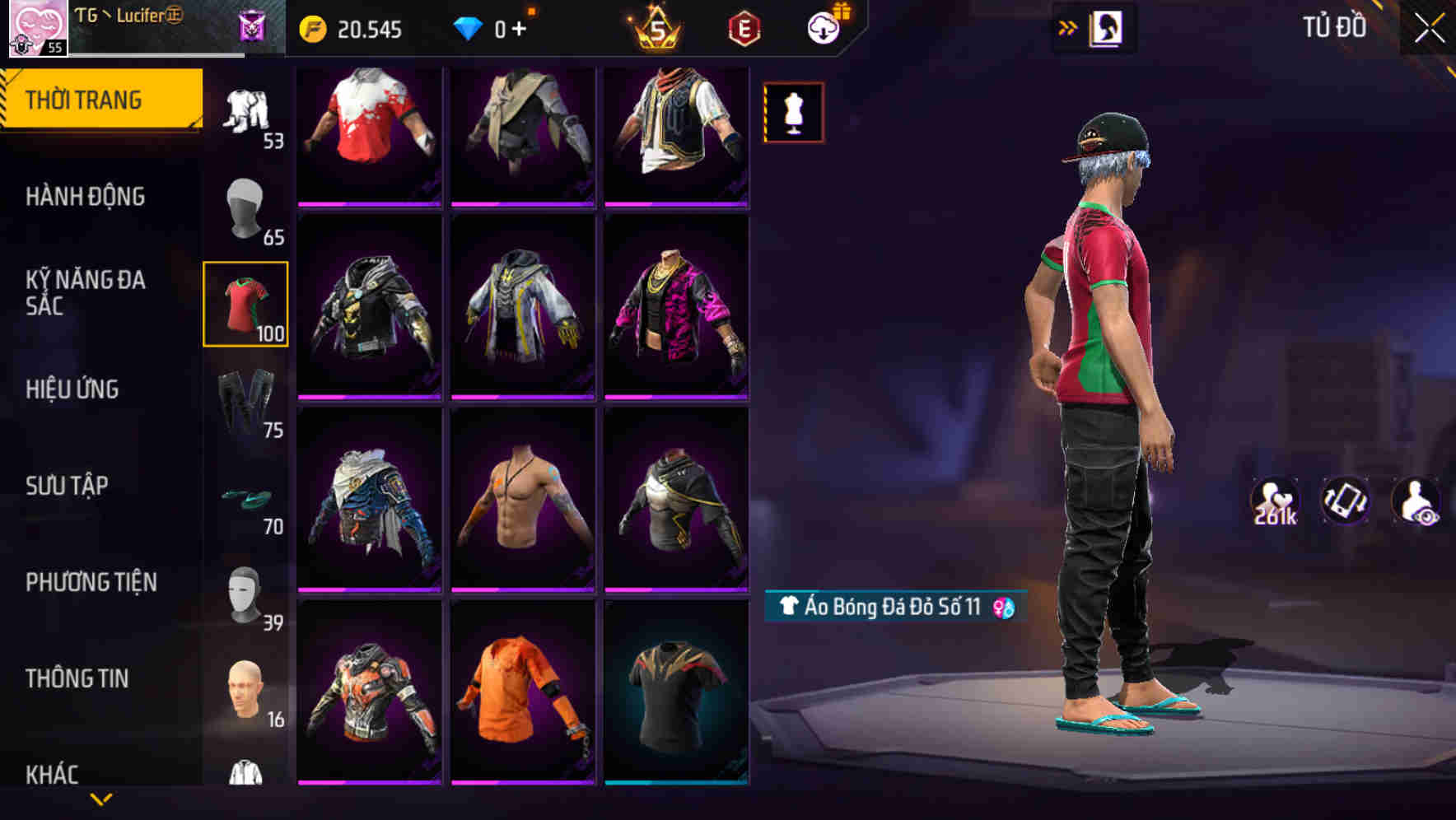Select the pants category icon labeled 53
The image size is (1456, 820).
coord(245,111)
